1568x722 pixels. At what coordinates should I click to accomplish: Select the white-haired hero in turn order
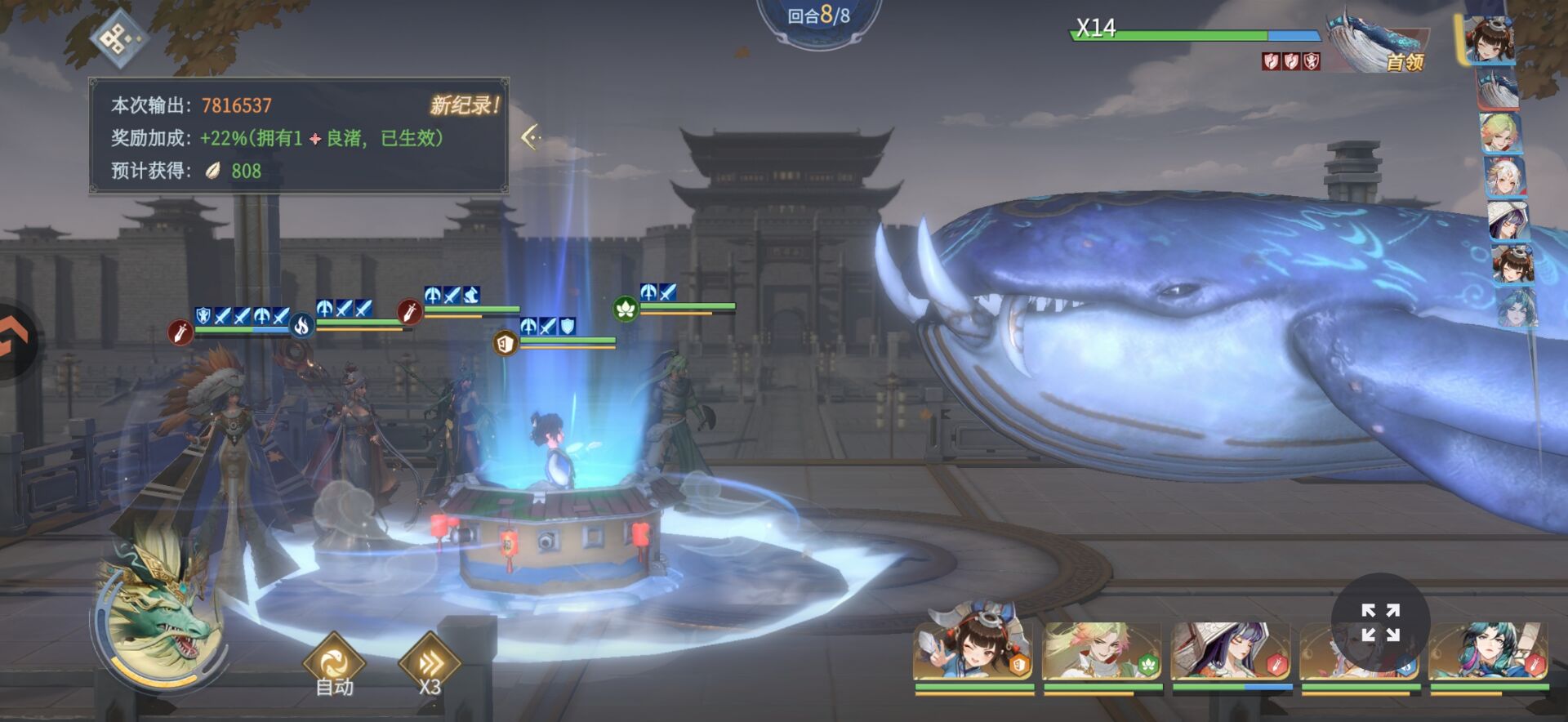[x=1503, y=176]
